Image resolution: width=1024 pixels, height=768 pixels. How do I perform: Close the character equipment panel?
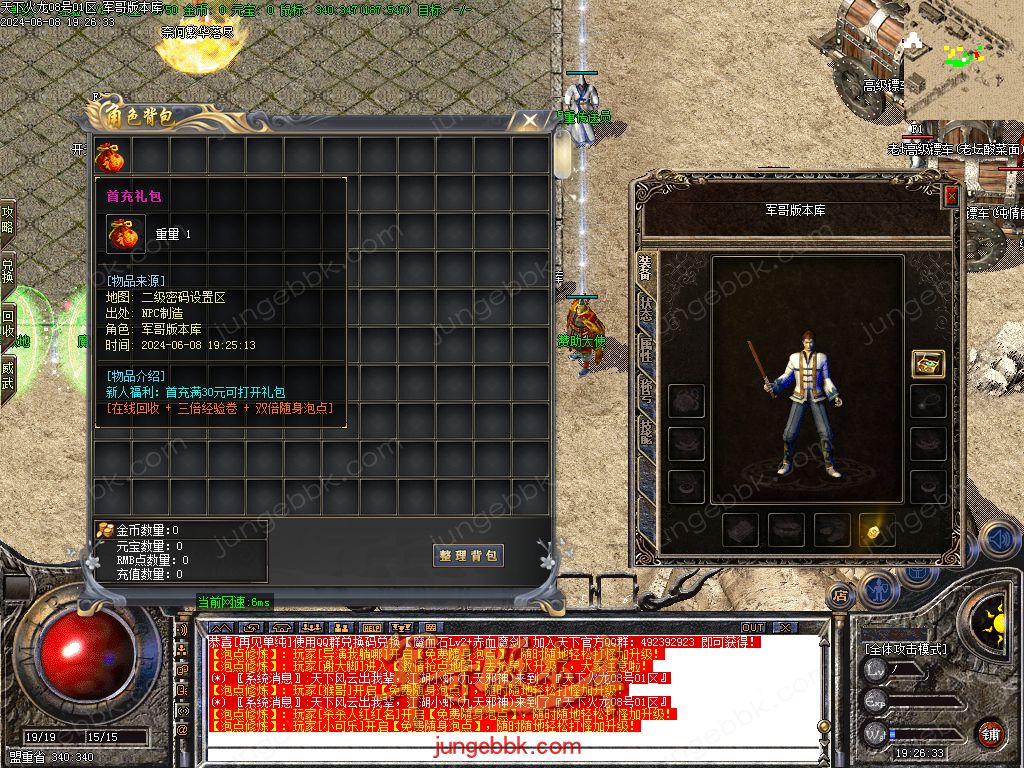point(950,197)
